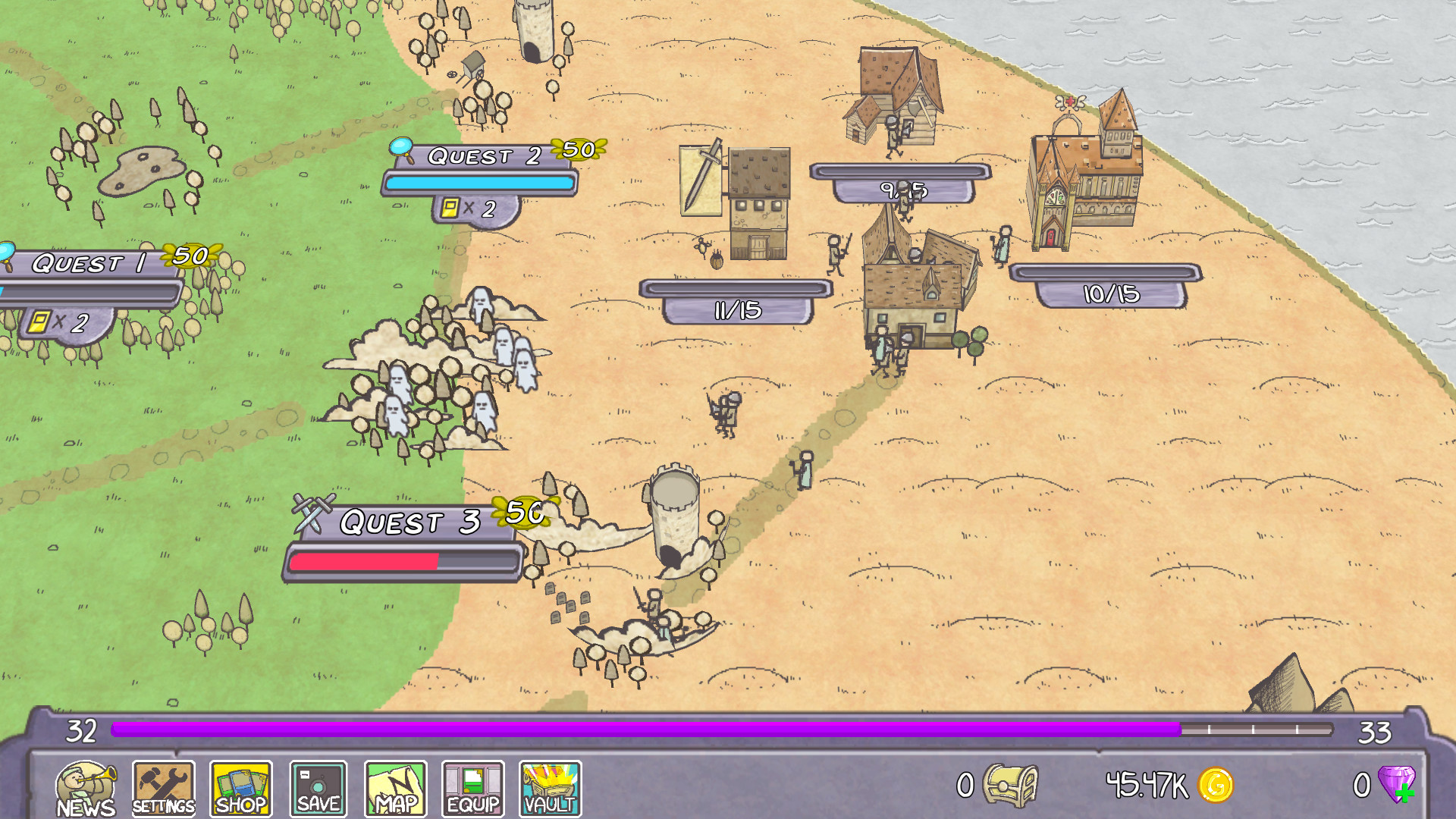Click the SAVE camera icon

pyautogui.click(x=318, y=786)
